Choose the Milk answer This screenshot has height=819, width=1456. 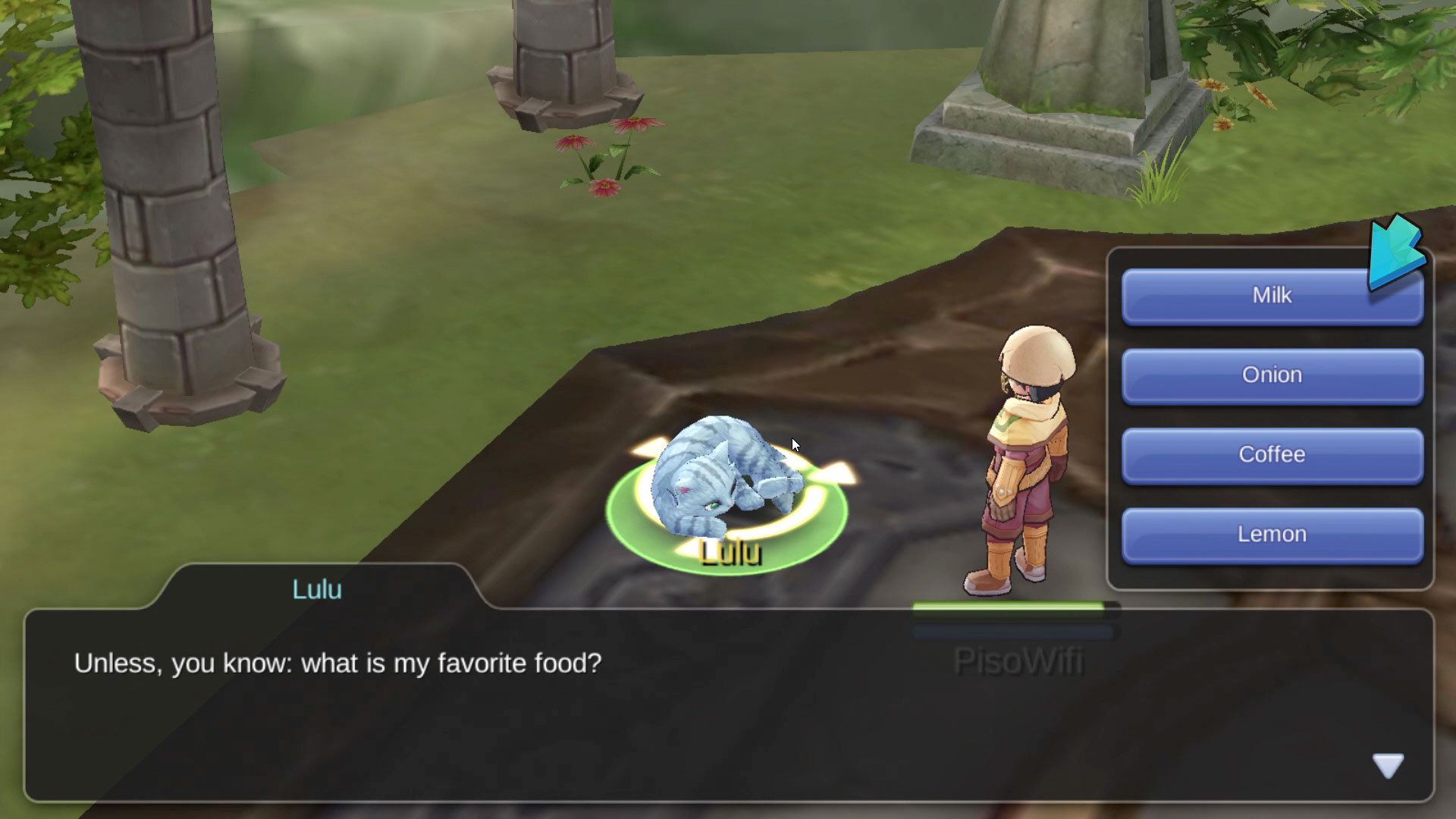(x=1271, y=297)
